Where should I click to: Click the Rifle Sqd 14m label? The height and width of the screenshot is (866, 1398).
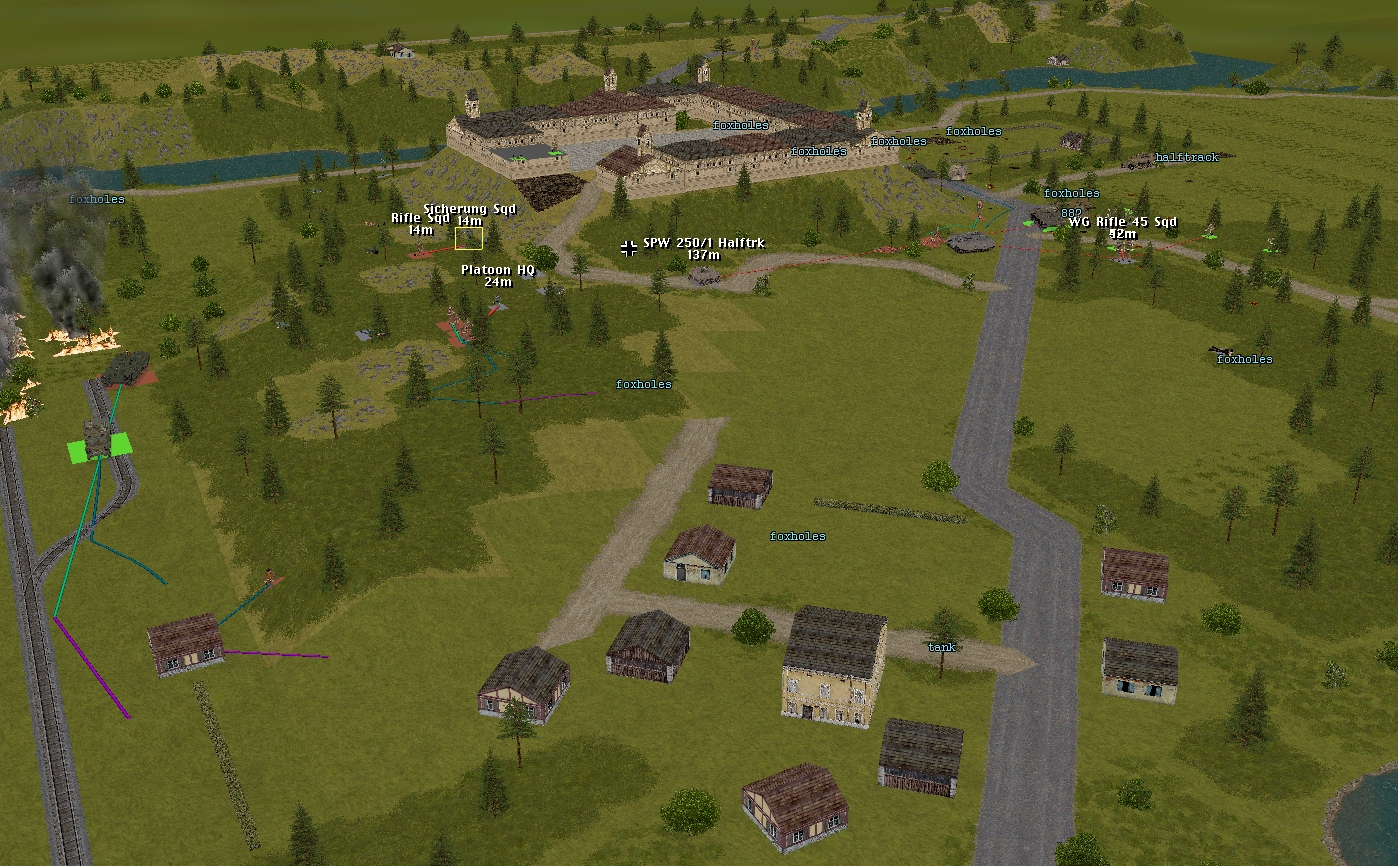tap(420, 218)
